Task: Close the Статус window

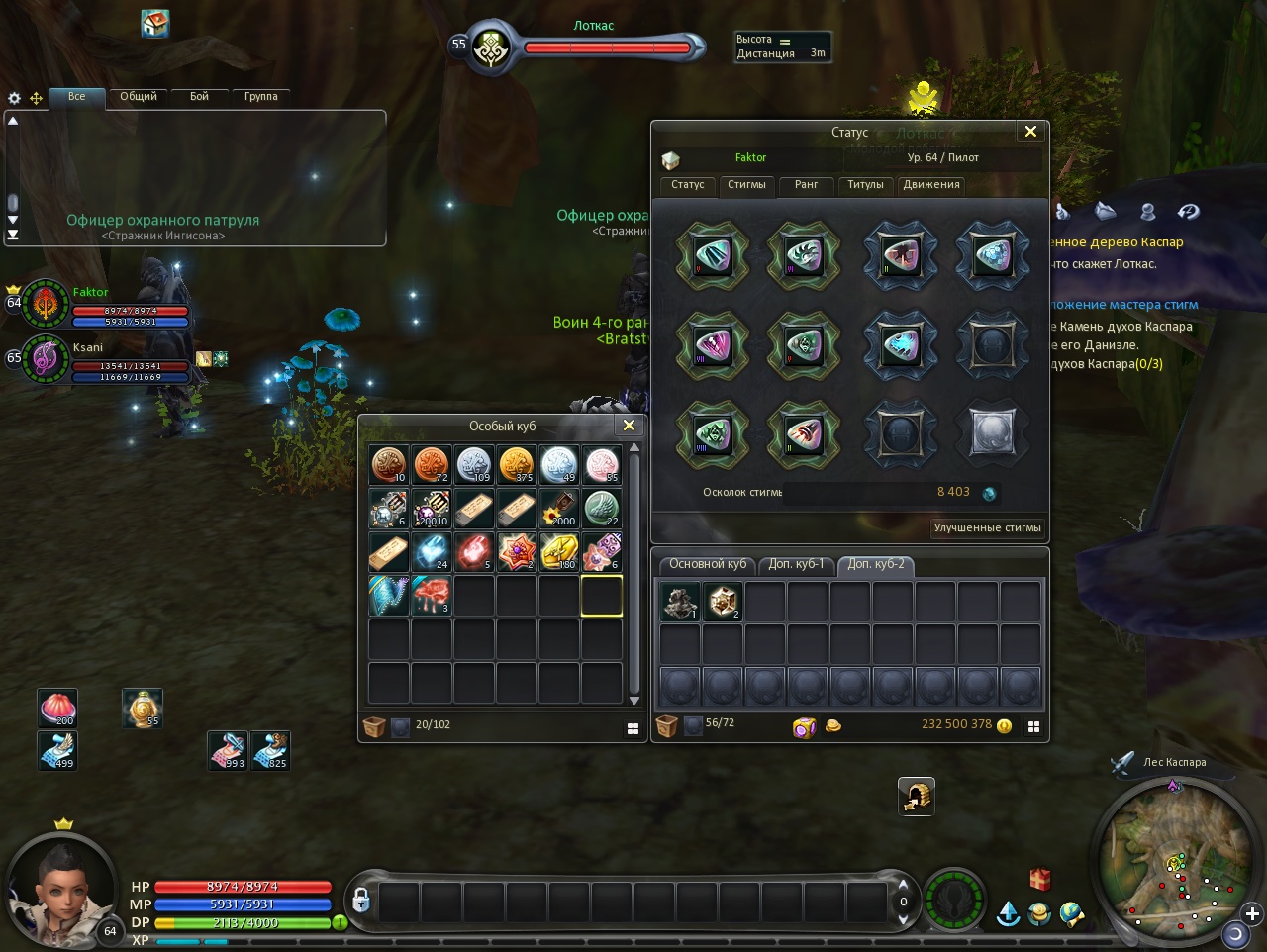Action: (x=1030, y=132)
